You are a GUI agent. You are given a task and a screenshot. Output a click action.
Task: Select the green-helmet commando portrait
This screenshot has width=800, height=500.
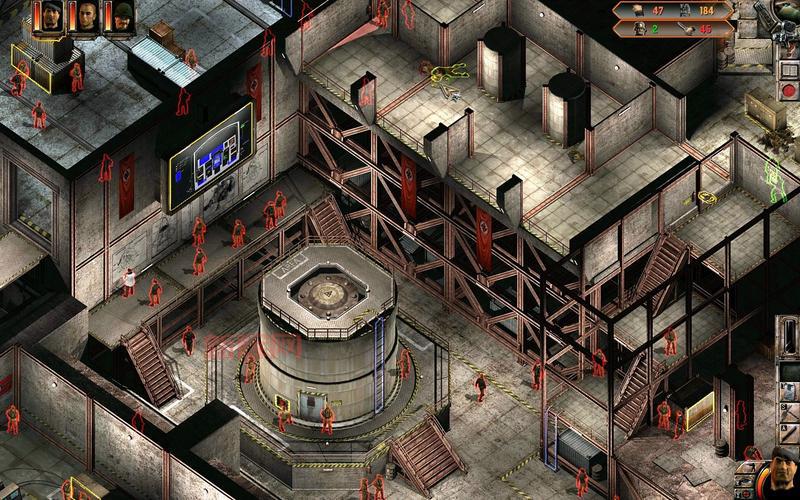(x=121, y=17)
